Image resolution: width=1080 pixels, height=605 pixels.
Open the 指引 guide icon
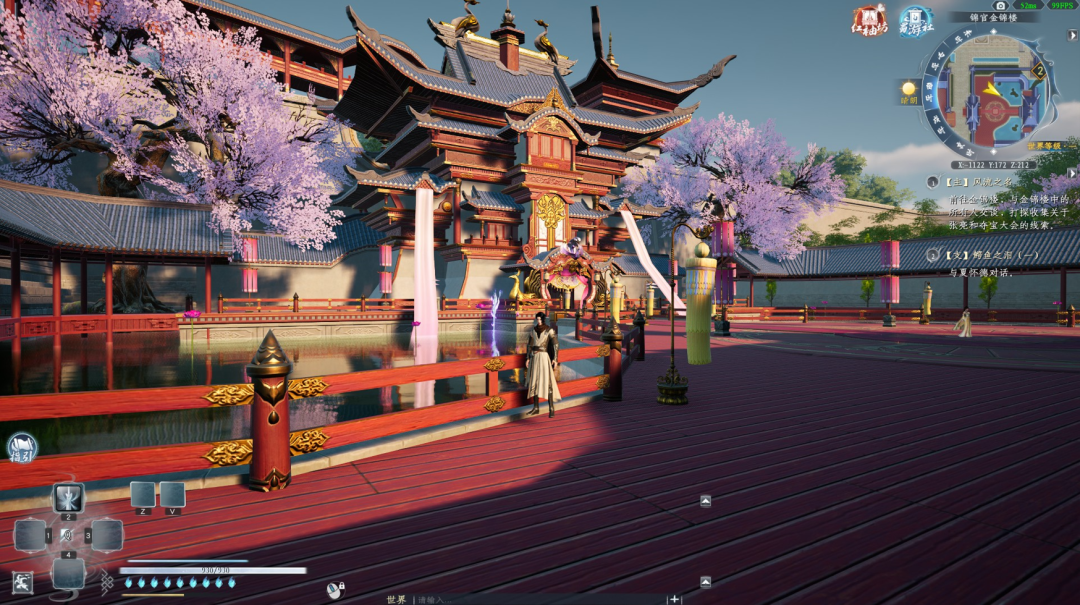pos(21,448)
